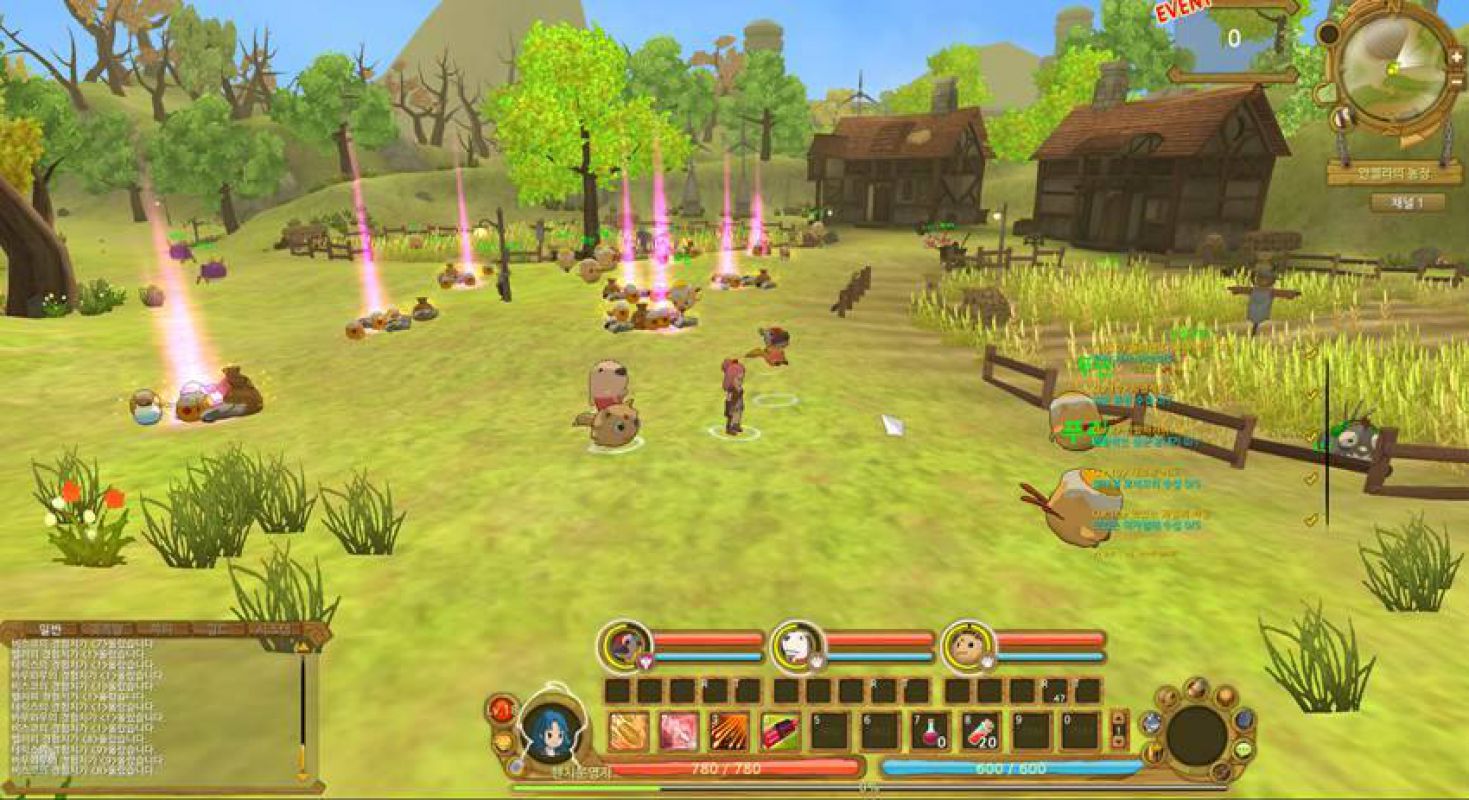Open the green speech bubble menu icon
Screen dimensions: 1469x800
point(1243,749)
